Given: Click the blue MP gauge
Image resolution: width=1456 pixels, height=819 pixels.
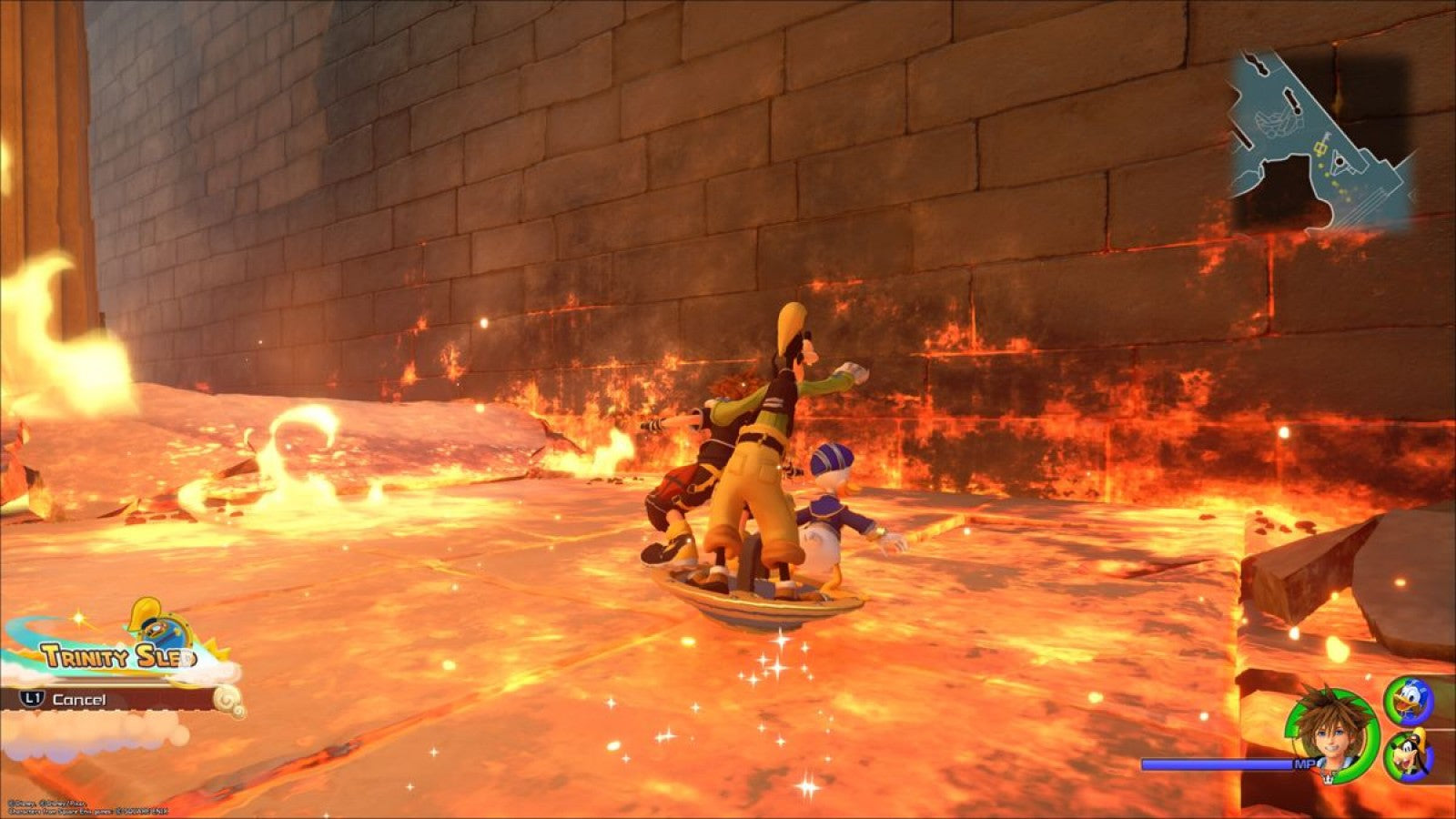Looking at the screenshot, I should pos(1217,764).
